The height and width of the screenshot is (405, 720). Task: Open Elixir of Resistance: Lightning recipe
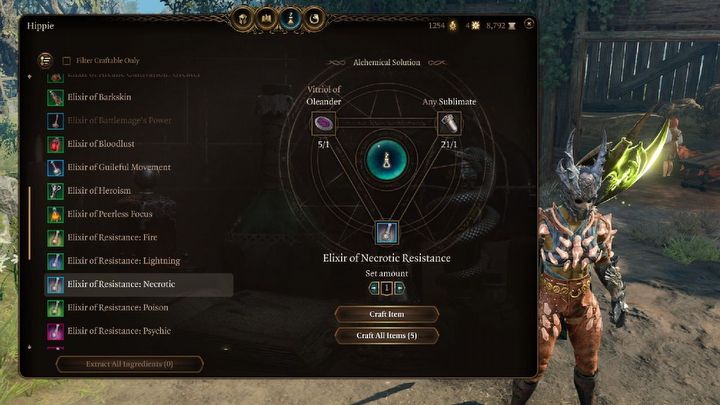(x=130, y=261)
